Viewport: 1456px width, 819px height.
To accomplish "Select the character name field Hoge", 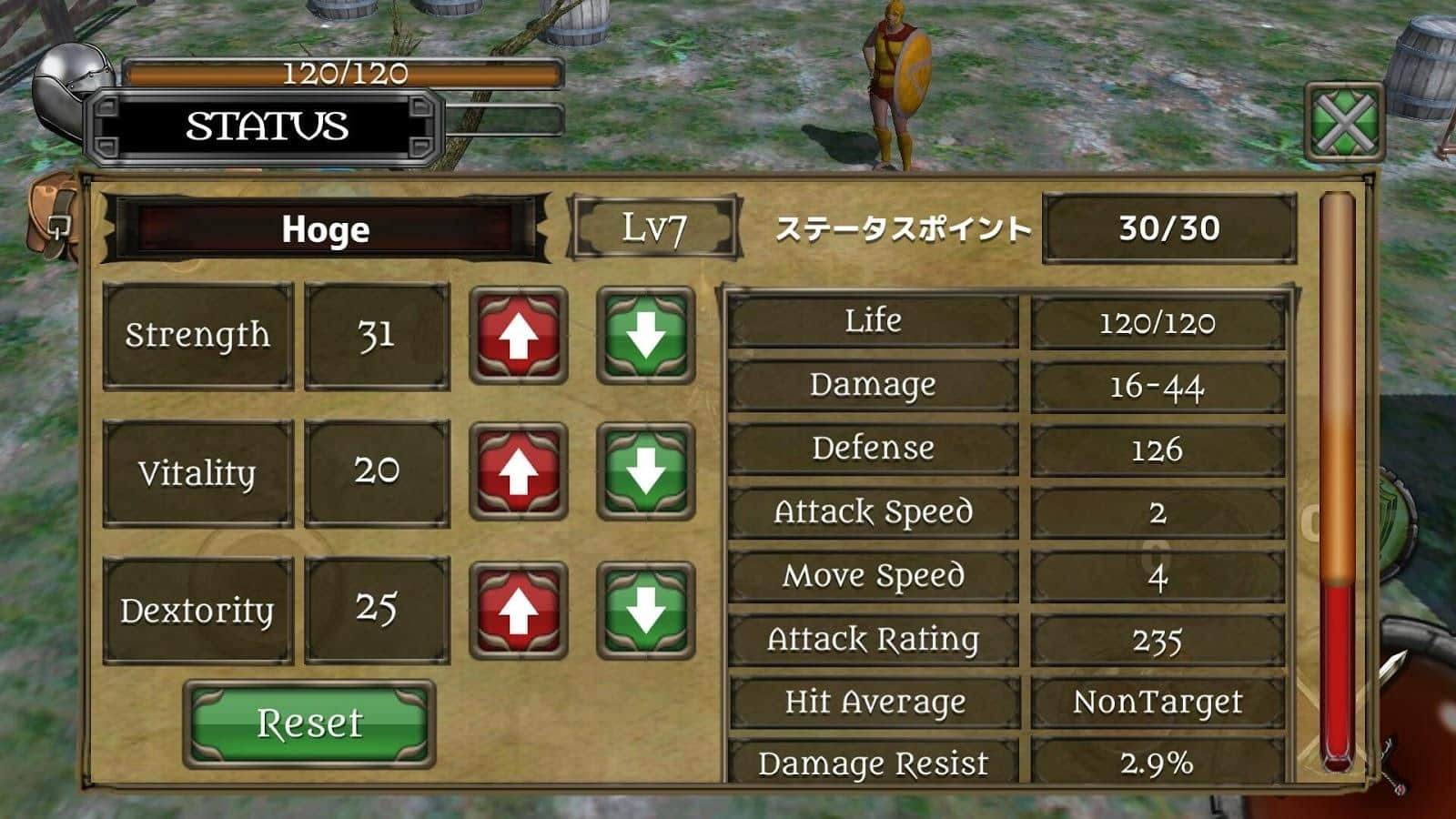I will point(325,229).
